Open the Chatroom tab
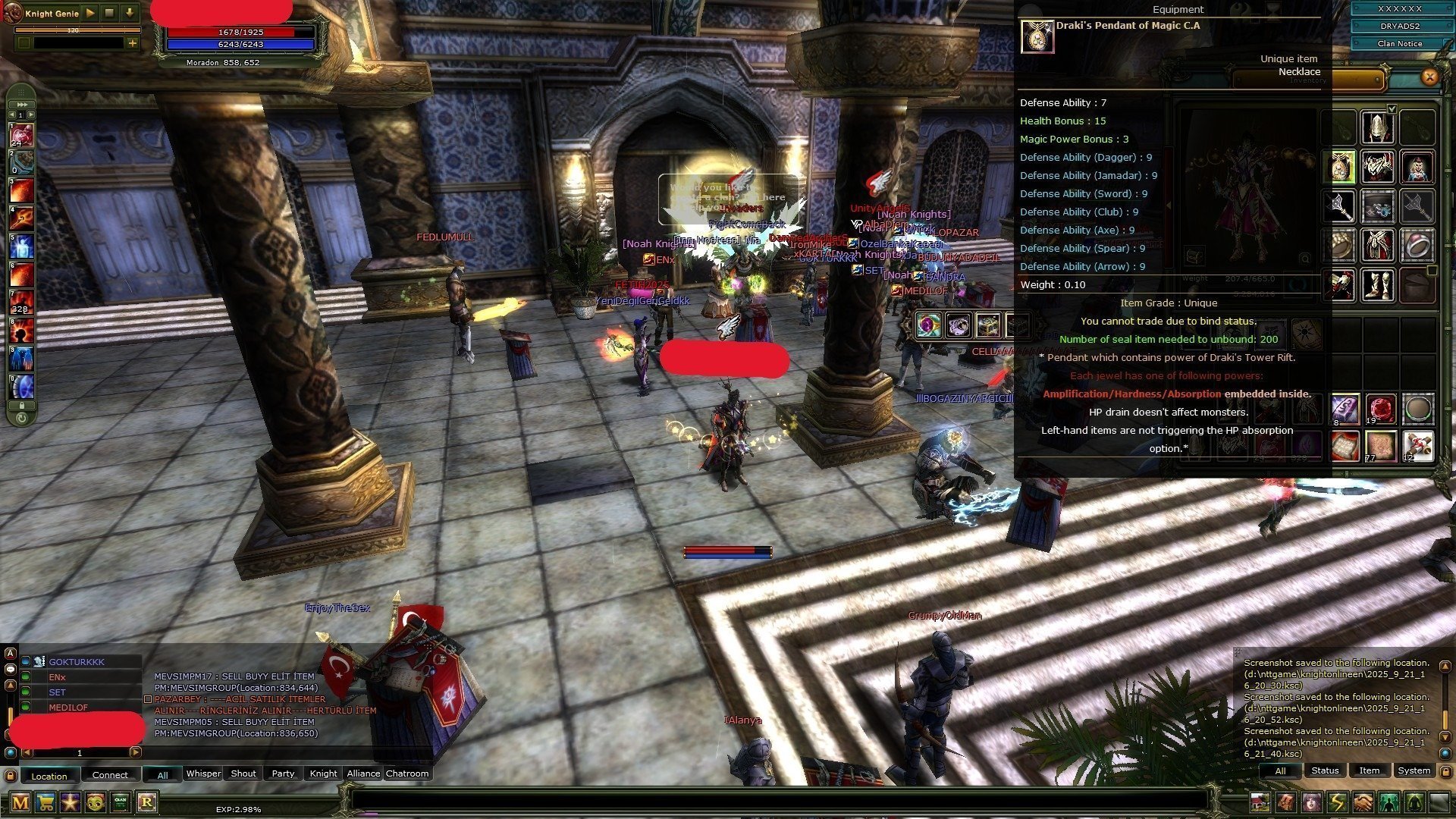 tap(407, 773)
